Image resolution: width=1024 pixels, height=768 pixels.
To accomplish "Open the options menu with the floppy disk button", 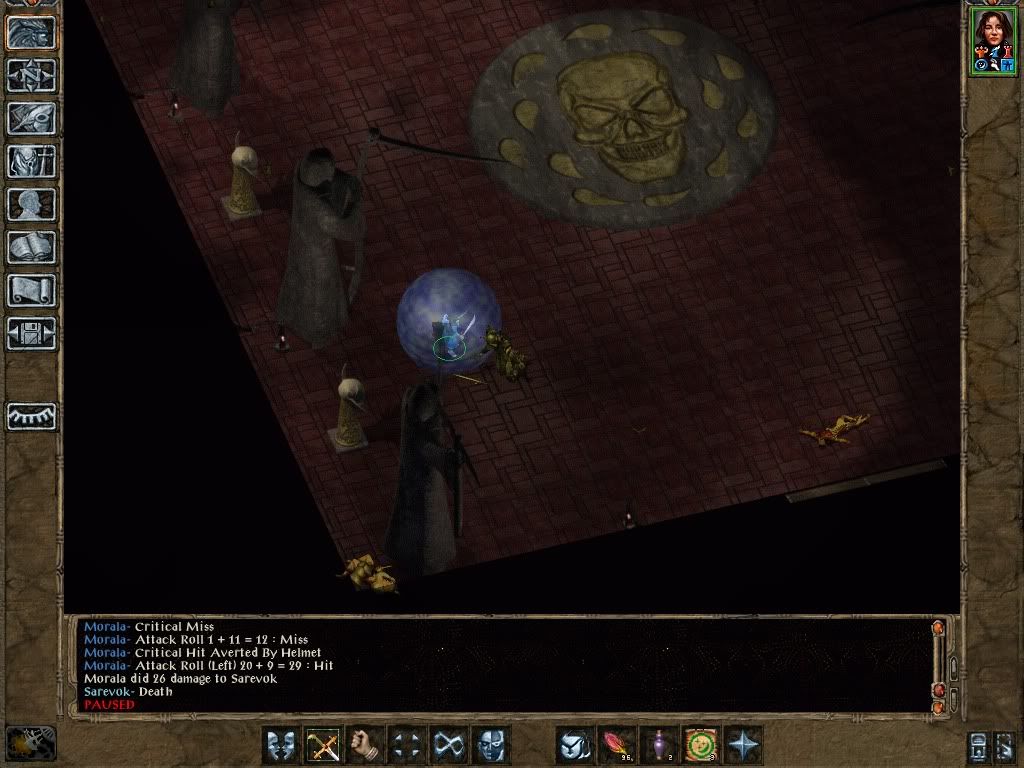I will coord(32,333).
